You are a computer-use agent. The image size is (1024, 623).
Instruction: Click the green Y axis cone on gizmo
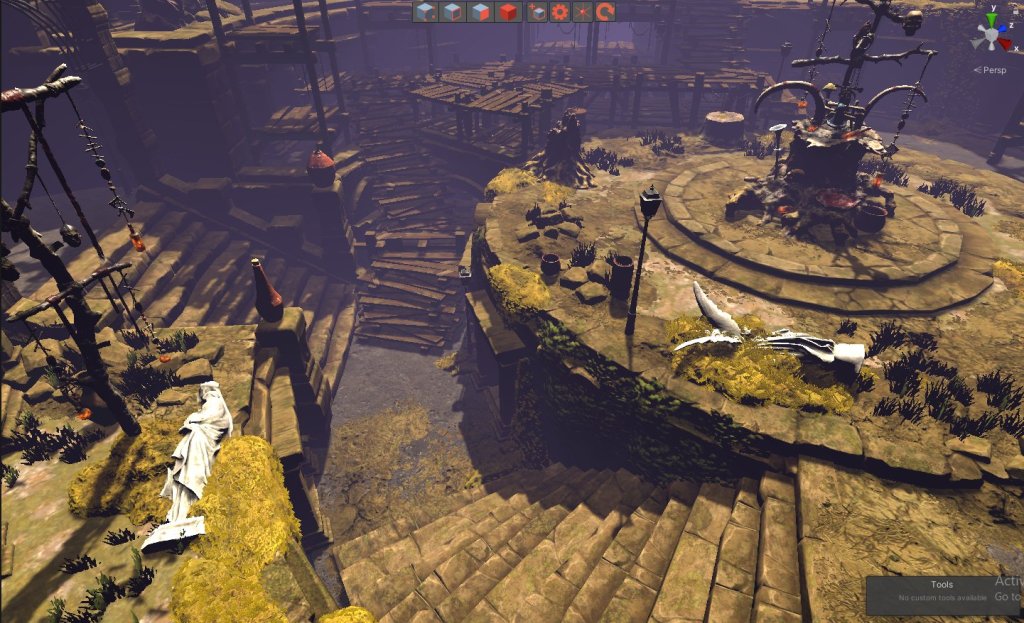pos(991,20)
